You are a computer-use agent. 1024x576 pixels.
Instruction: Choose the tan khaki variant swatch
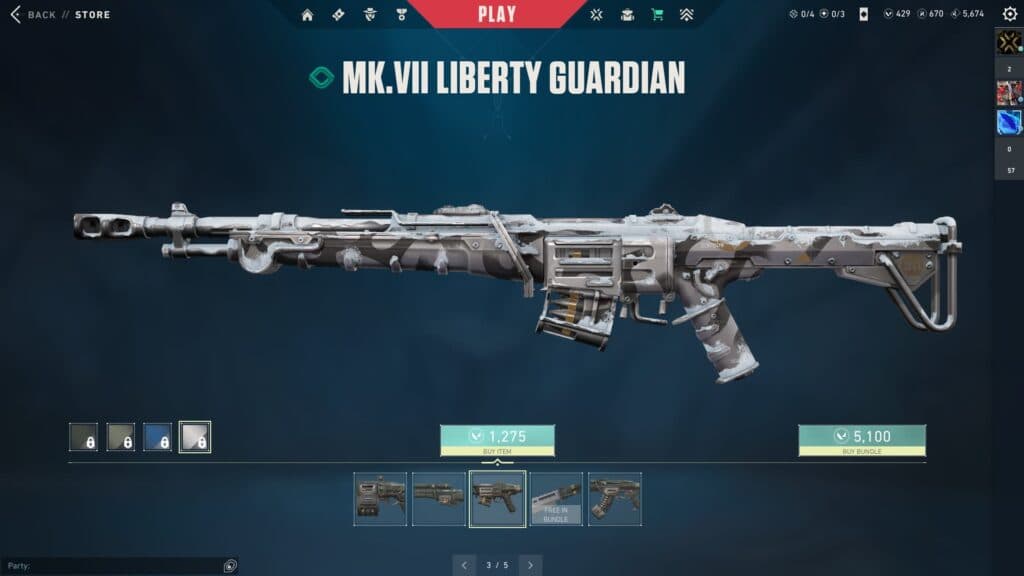tap(120, 437)
